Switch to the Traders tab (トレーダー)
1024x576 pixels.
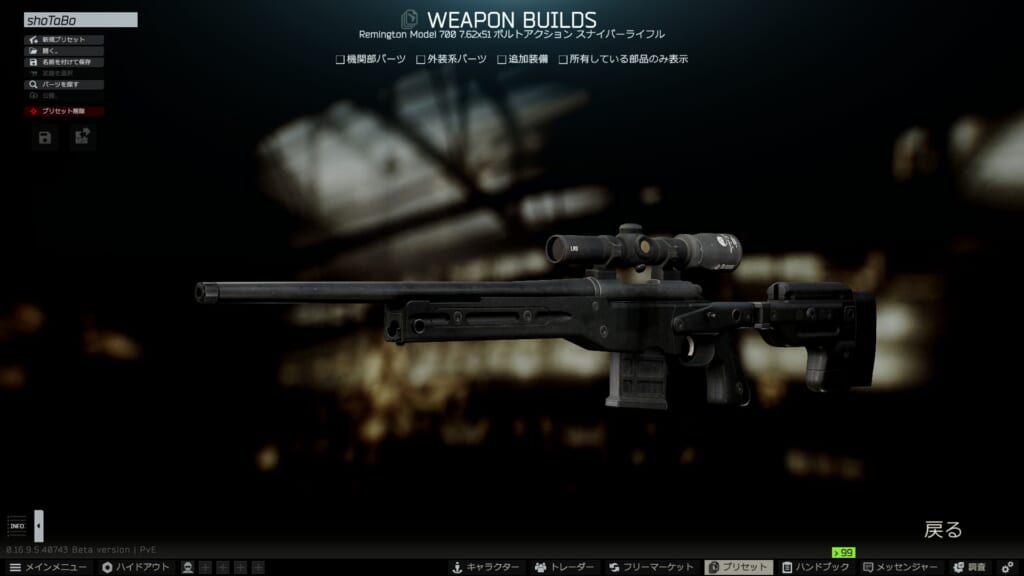(566, 567)
